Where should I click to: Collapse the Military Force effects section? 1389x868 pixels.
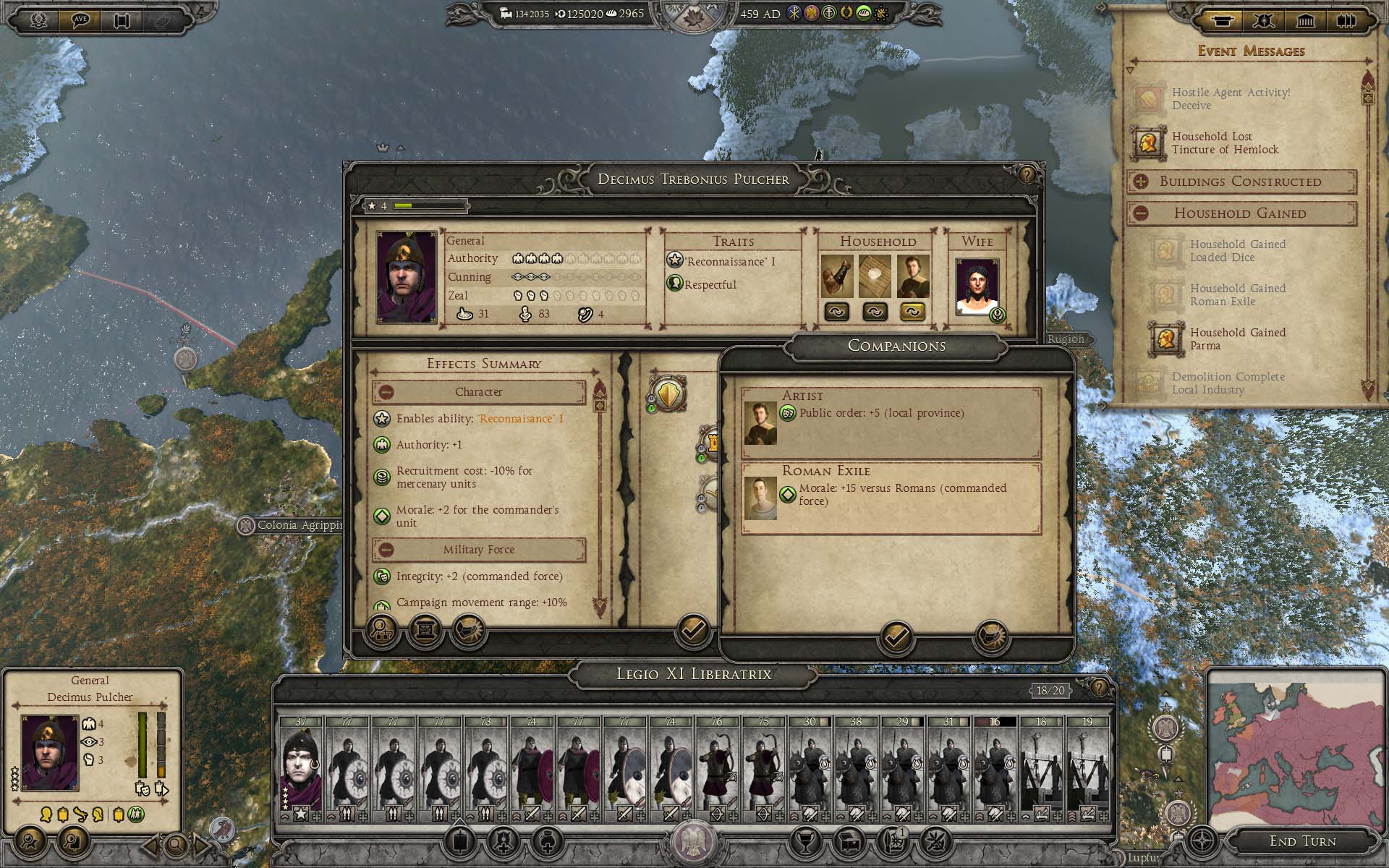click(386, 550)
